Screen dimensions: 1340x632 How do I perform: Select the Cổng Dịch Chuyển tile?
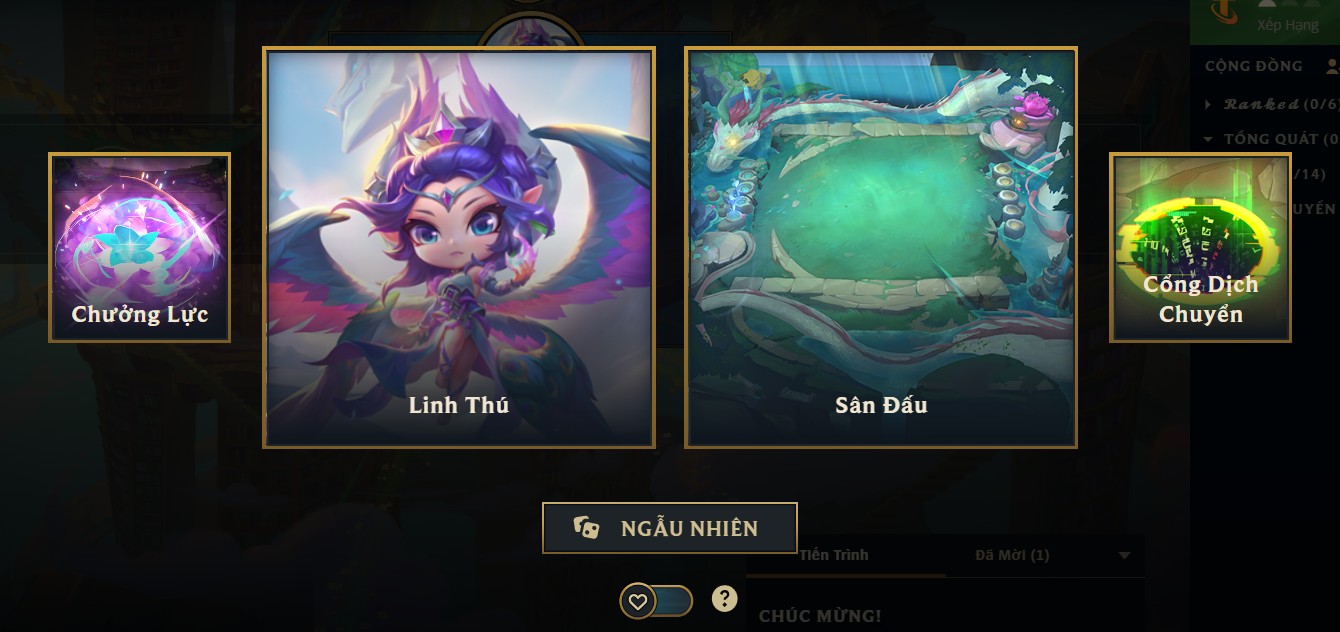click(x=1200, y=247)
